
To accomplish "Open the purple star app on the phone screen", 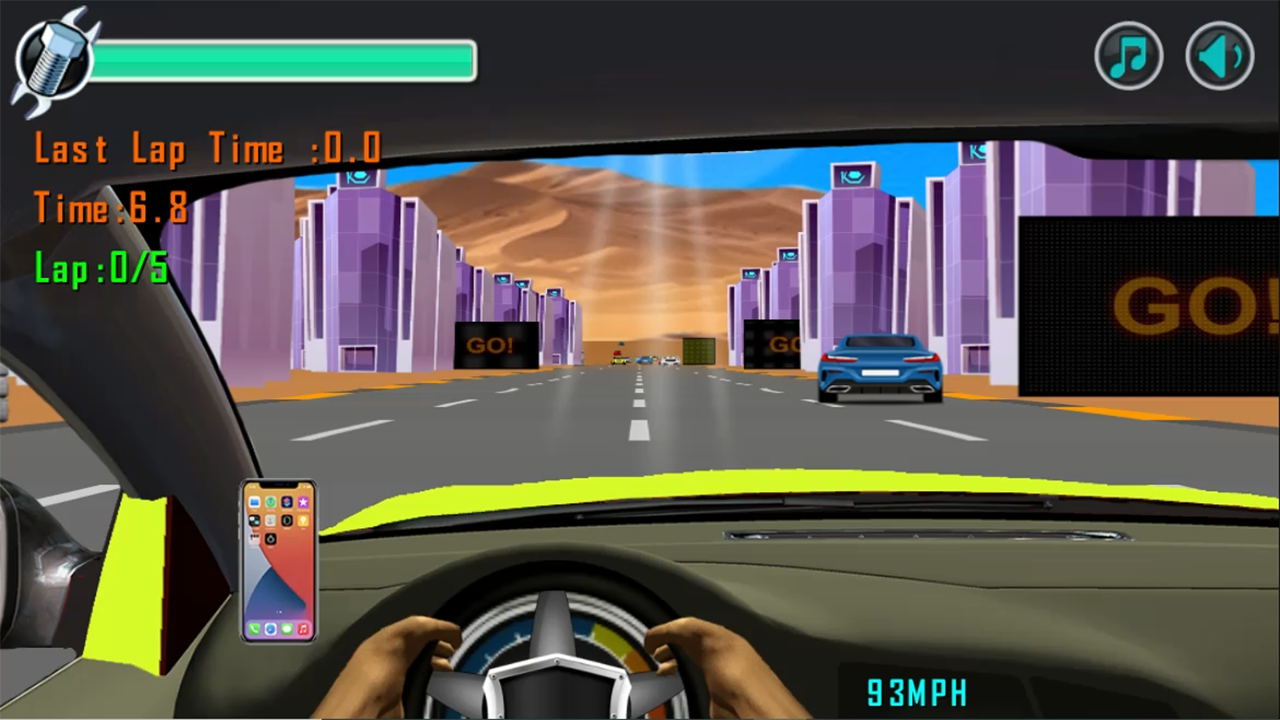I will click(x=303, y=502).
